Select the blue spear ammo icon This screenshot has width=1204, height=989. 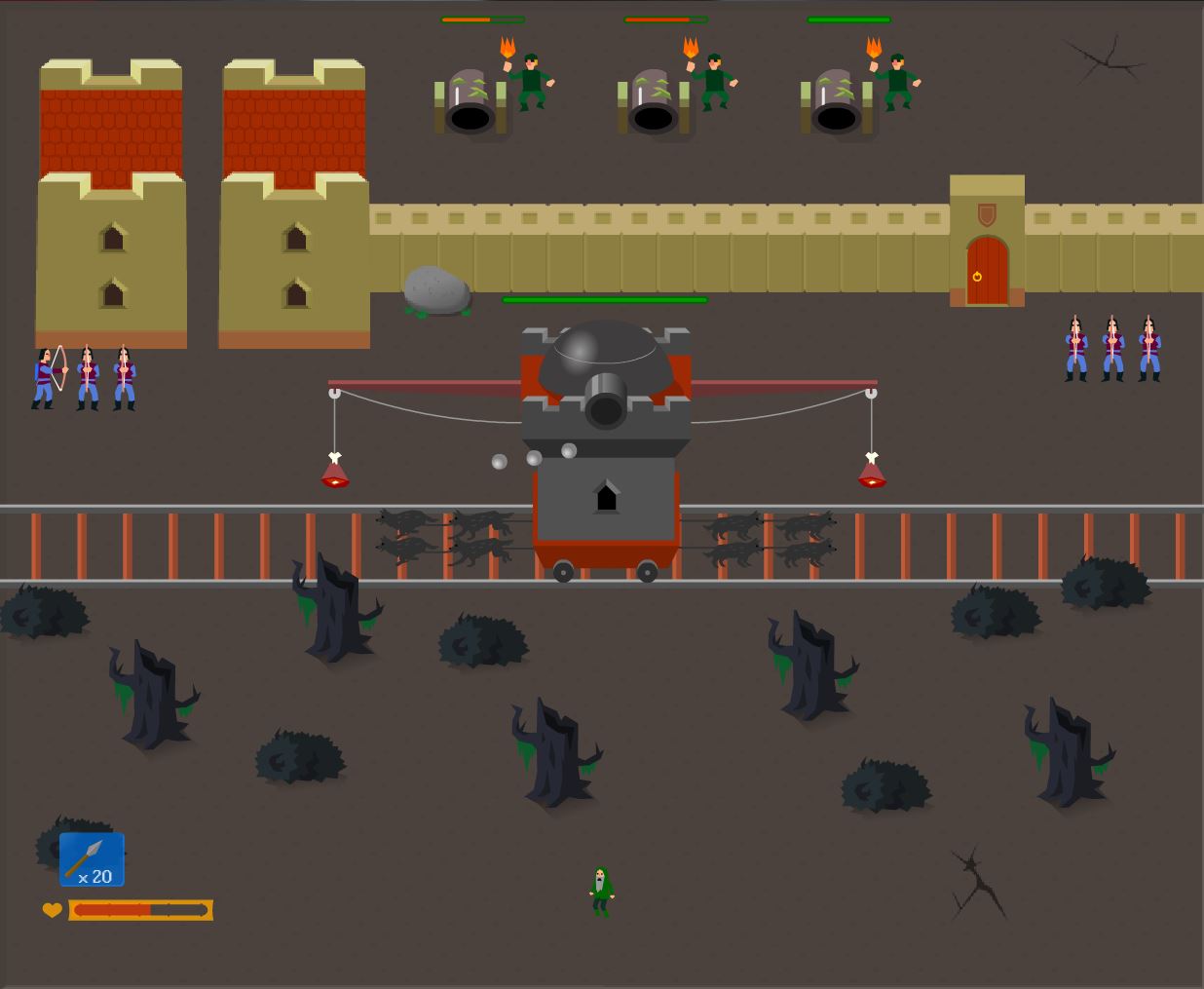click(x=92, y=859)
